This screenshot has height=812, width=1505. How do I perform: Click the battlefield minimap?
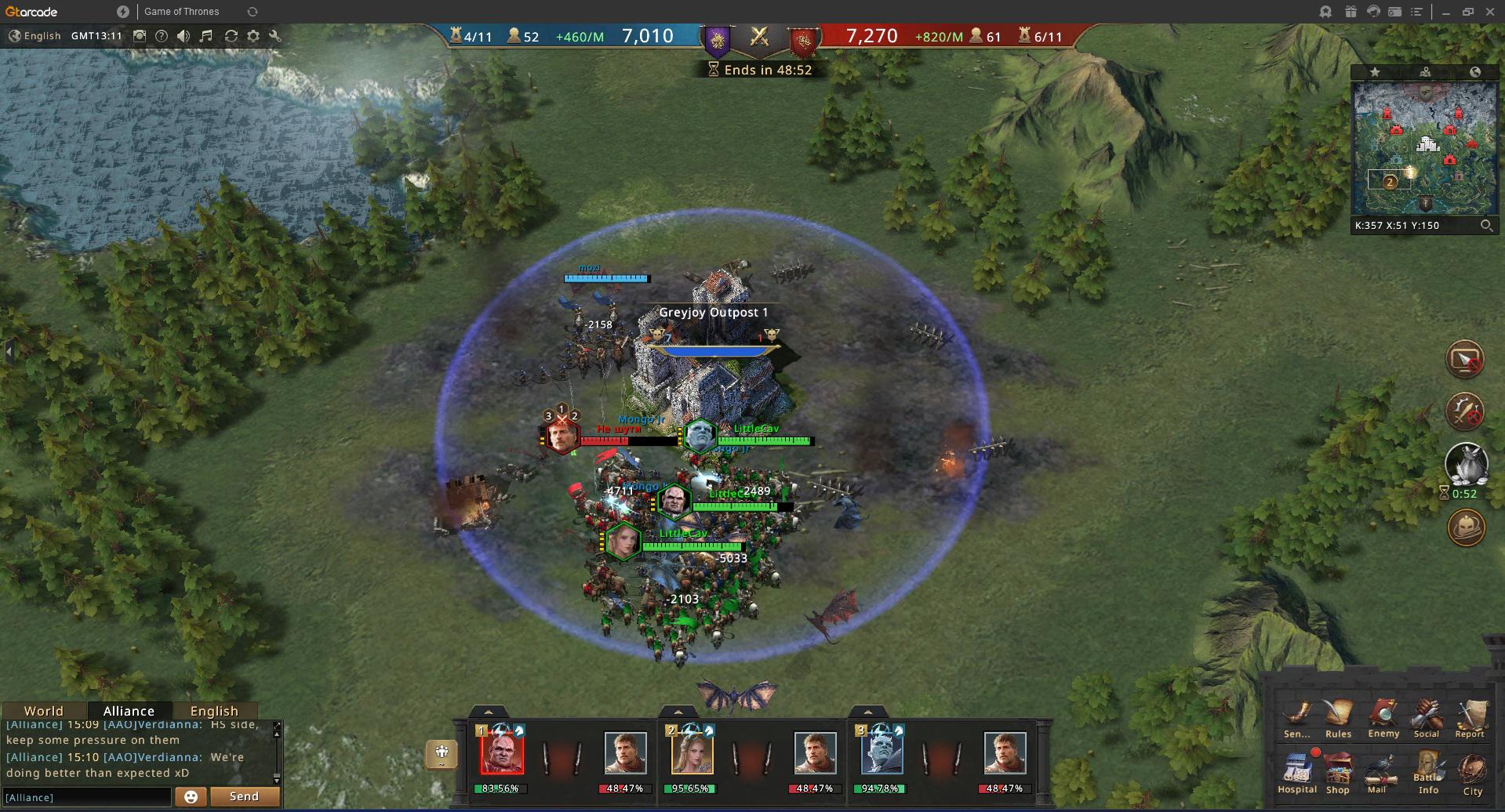1425,147
